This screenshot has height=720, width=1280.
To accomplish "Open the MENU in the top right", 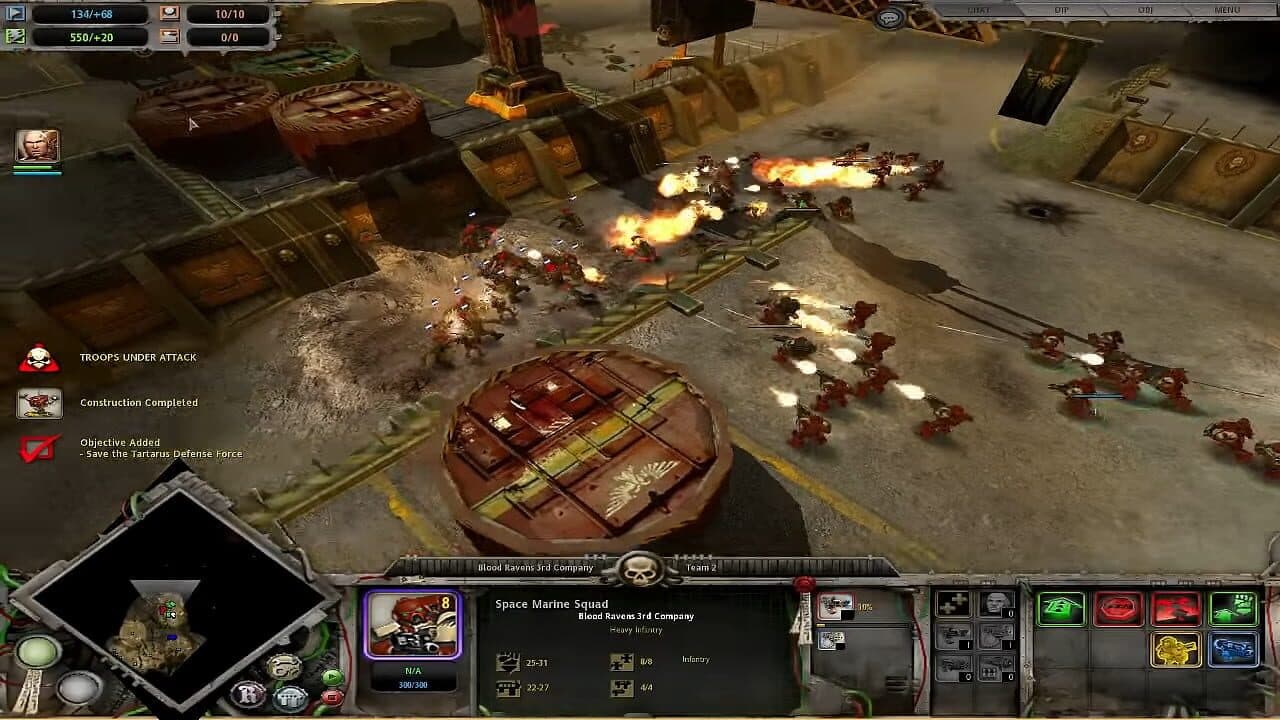I will (1227, 9).
